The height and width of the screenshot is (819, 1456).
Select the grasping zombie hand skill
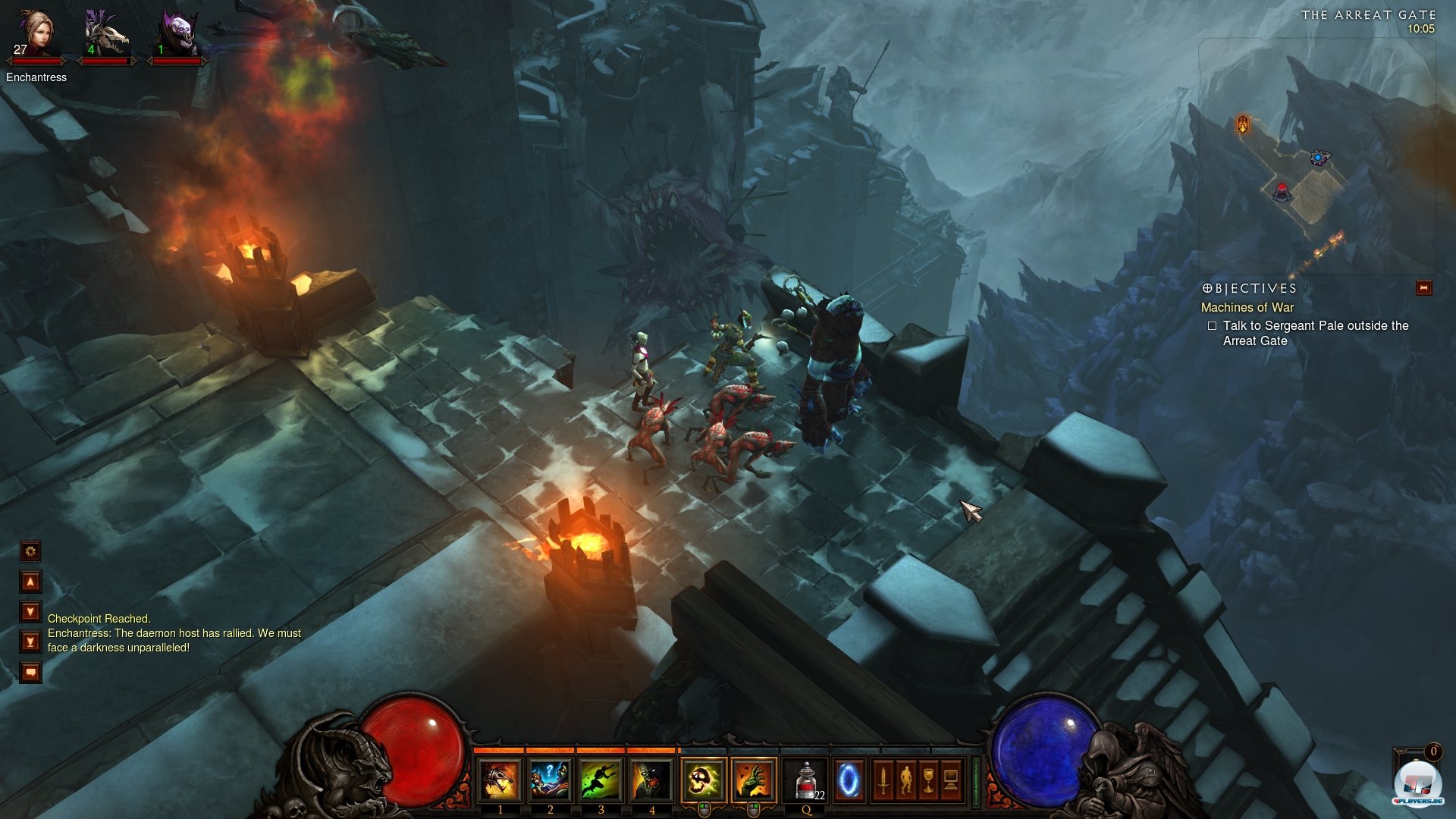(754, 780)
